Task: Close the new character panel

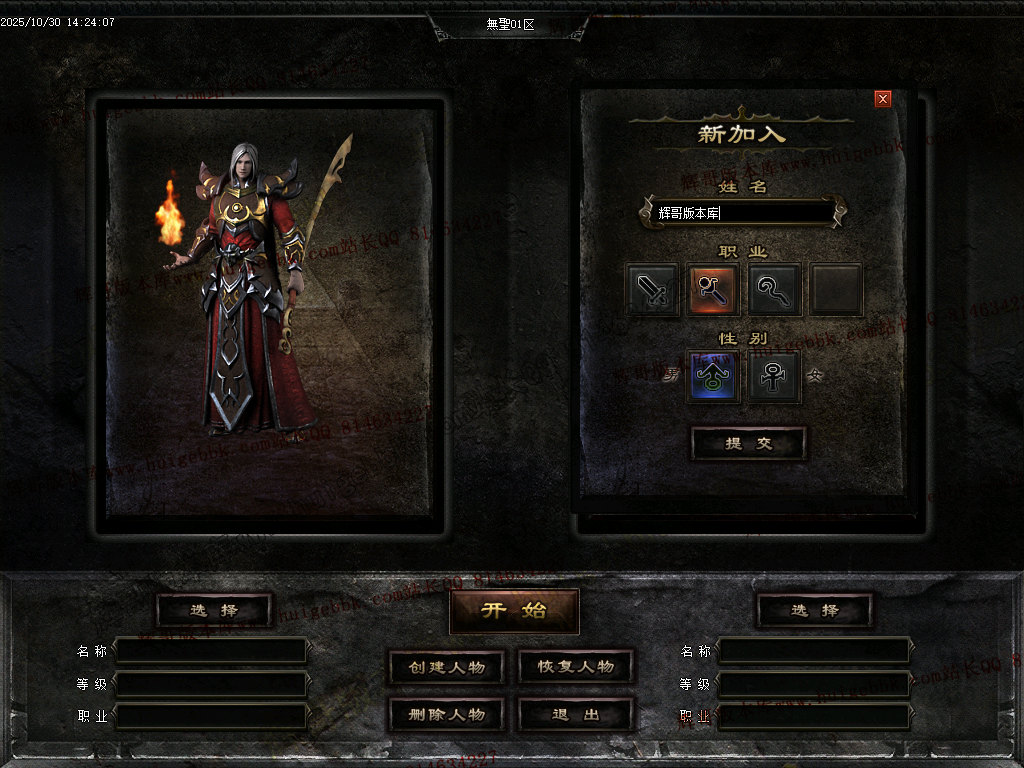Action: 882,99
